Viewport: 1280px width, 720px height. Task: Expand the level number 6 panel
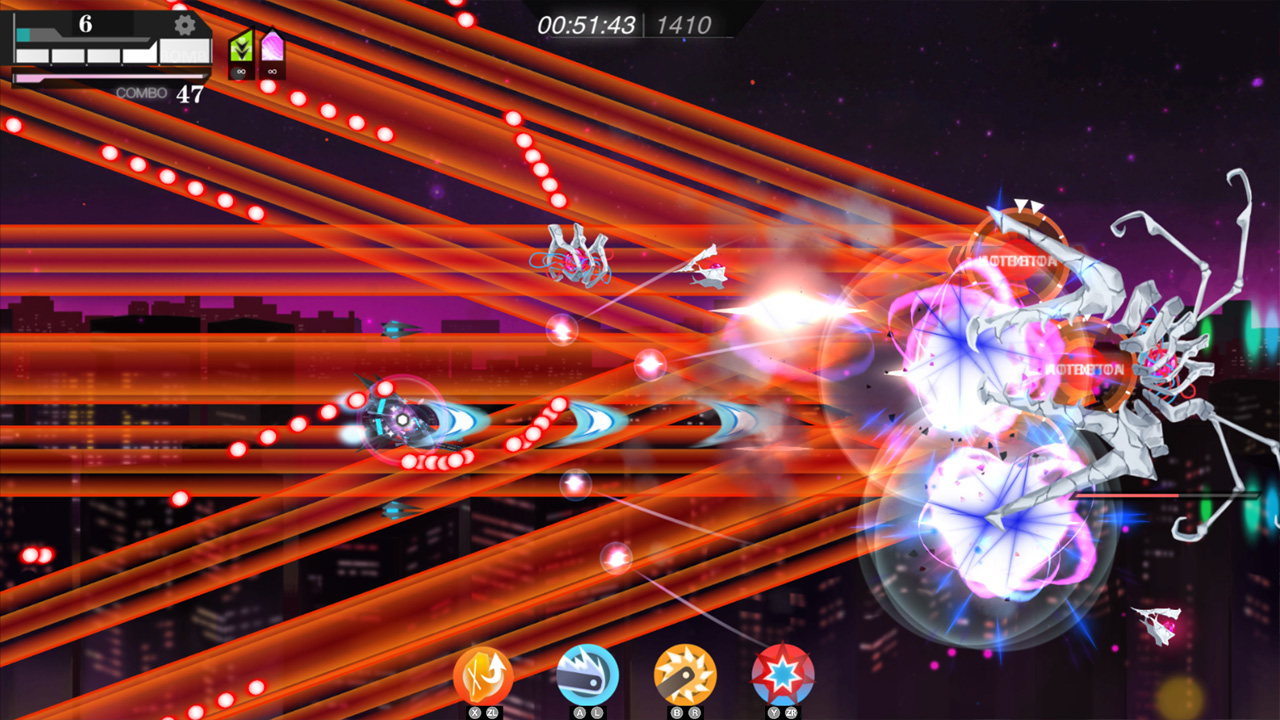[x=85, y=22]
